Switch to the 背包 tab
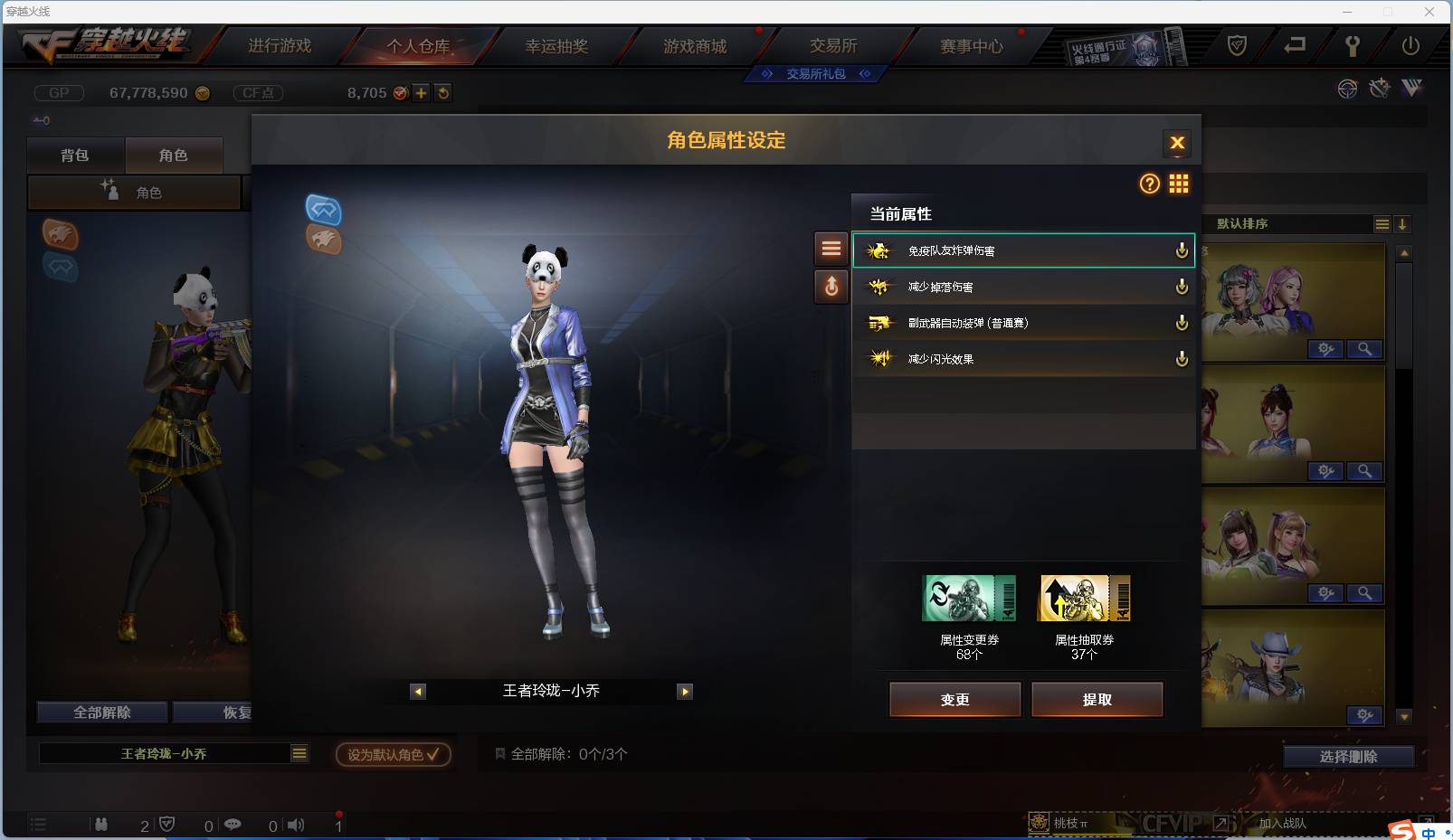1453x840 pixels. point(76,155)
